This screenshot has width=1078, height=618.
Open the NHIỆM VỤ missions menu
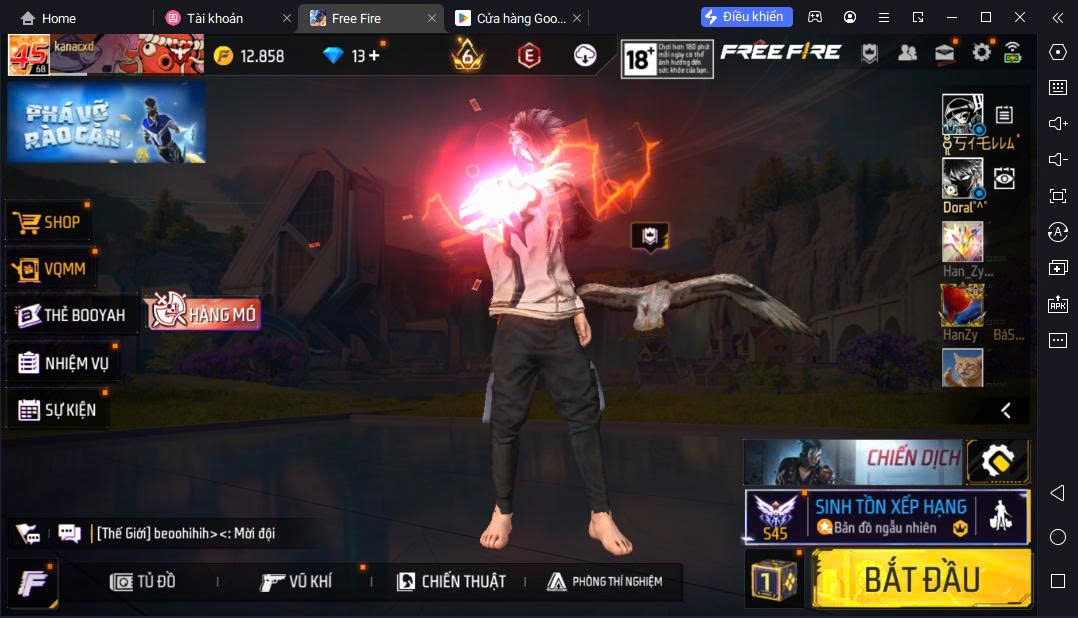(64, 363)
